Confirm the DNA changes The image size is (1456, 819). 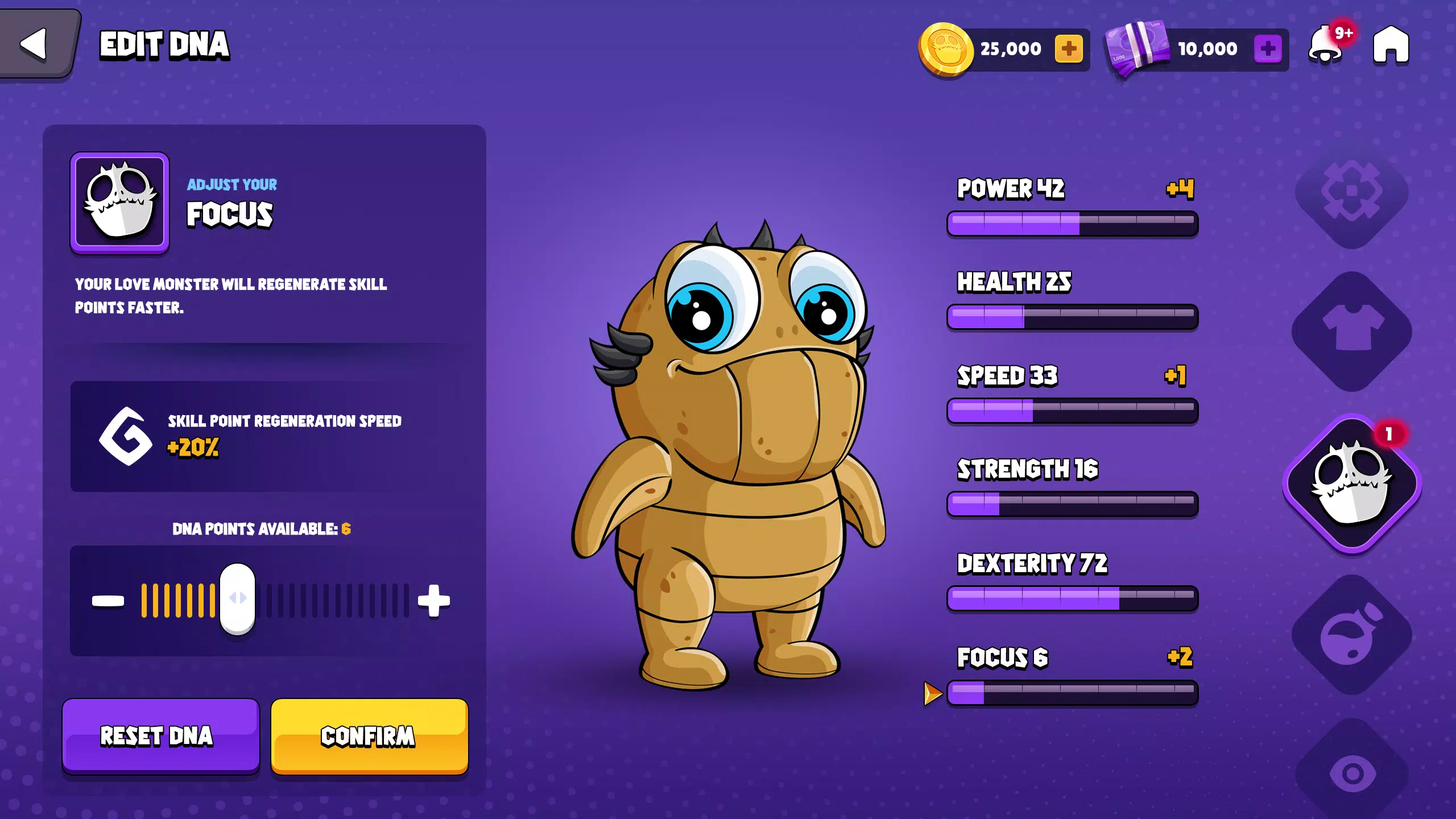click(x=369, y=736)
